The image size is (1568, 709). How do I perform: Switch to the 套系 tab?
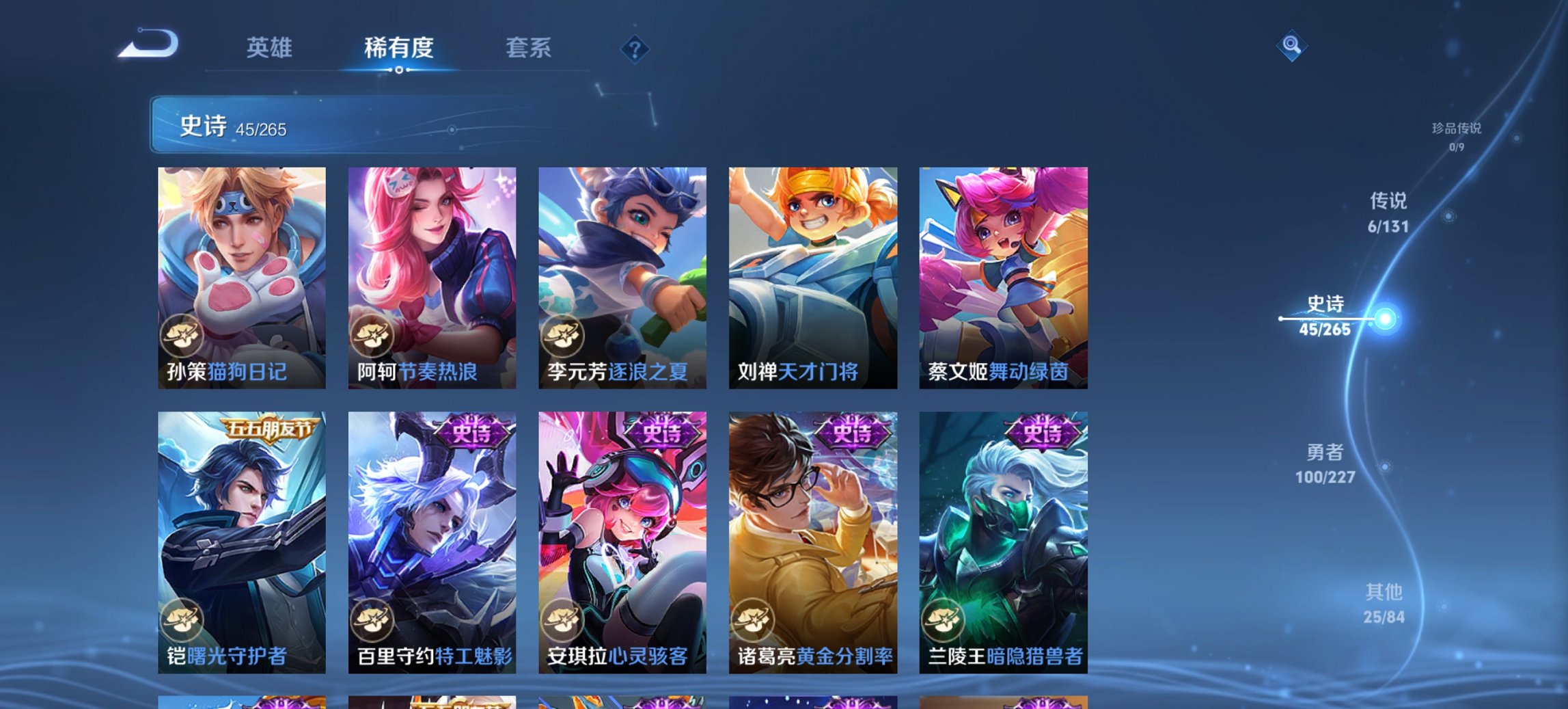529,48
